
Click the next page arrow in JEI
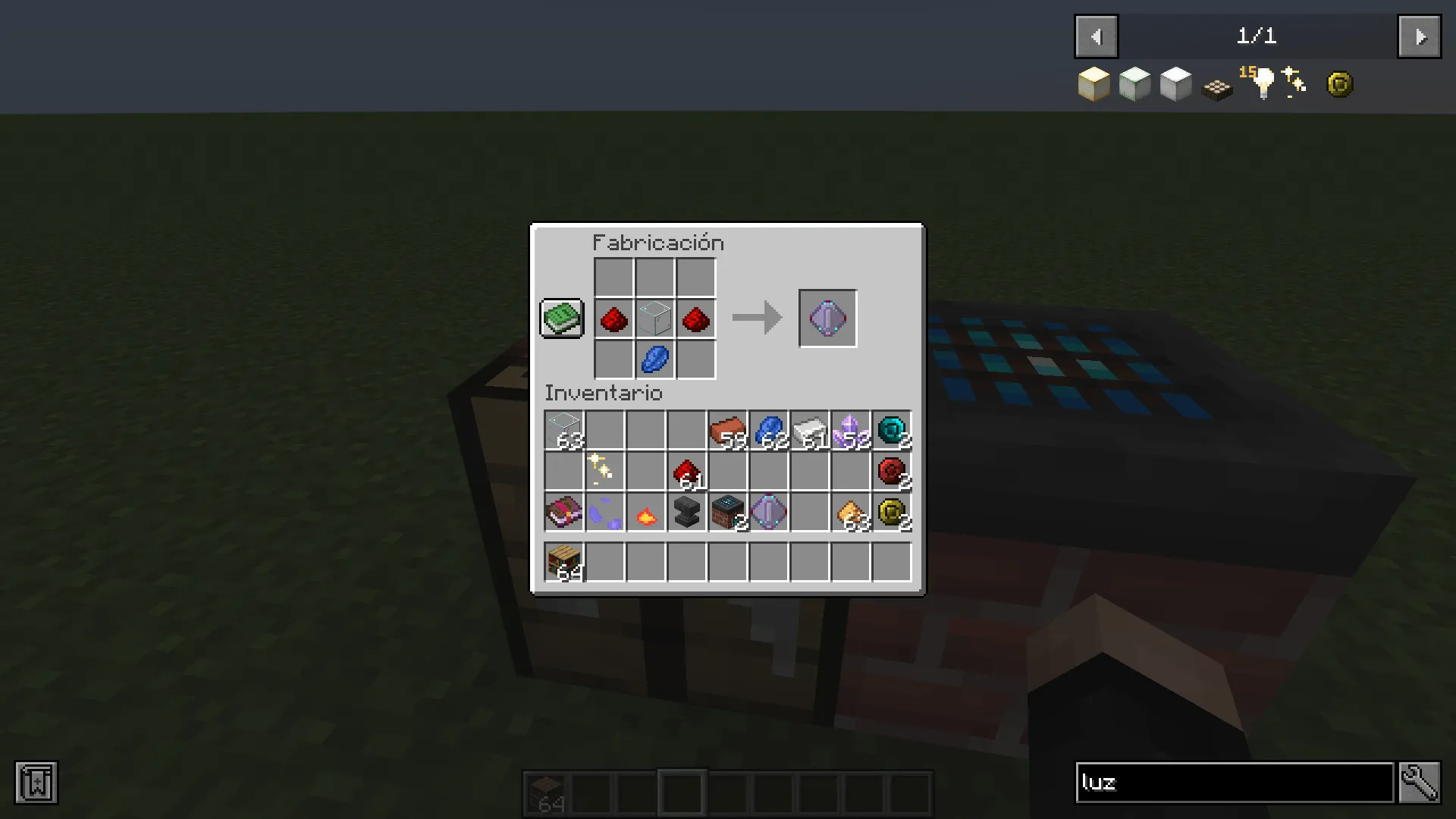click(1420, 36)
